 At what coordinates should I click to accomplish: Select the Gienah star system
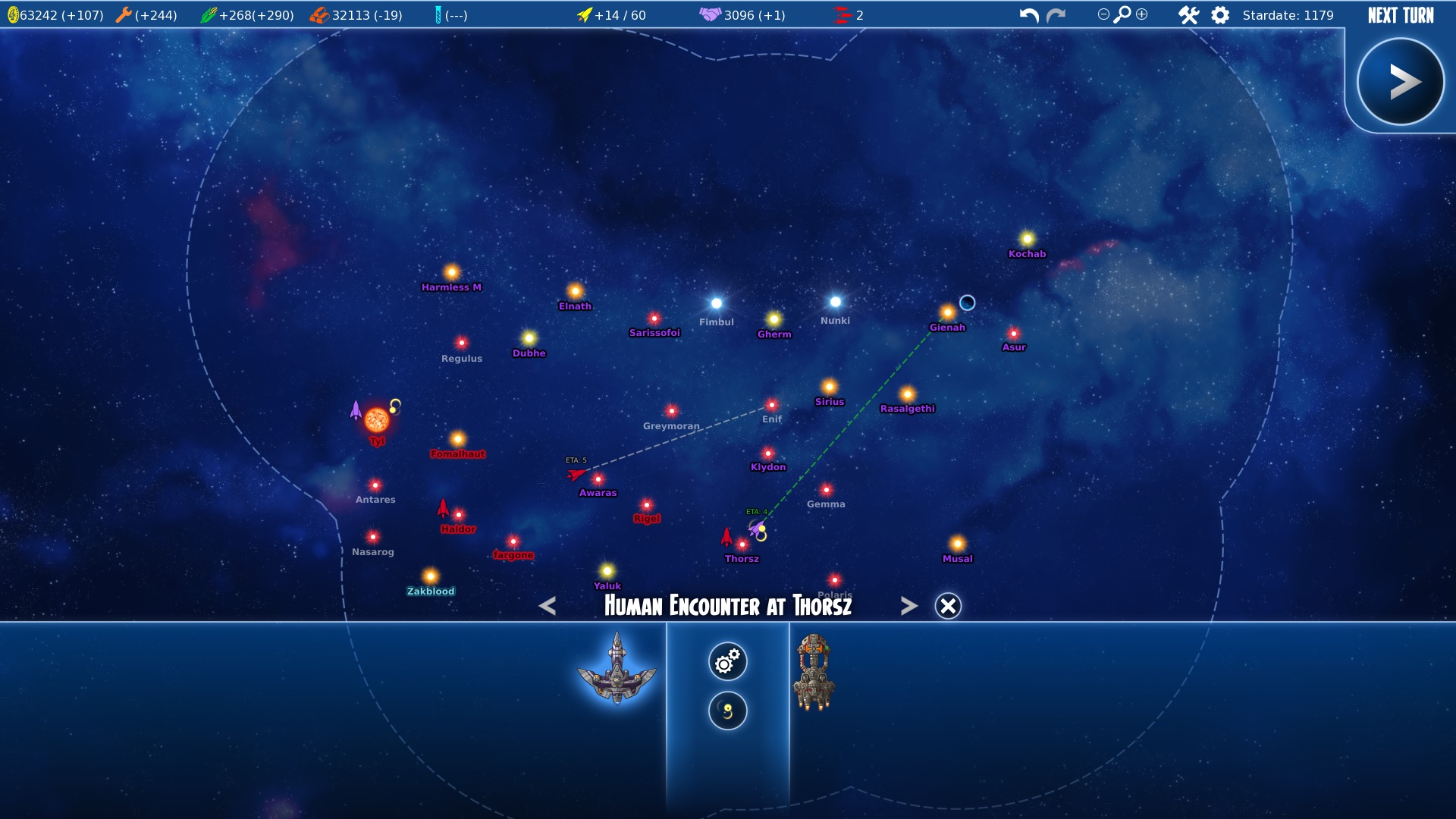click(947, 313)
